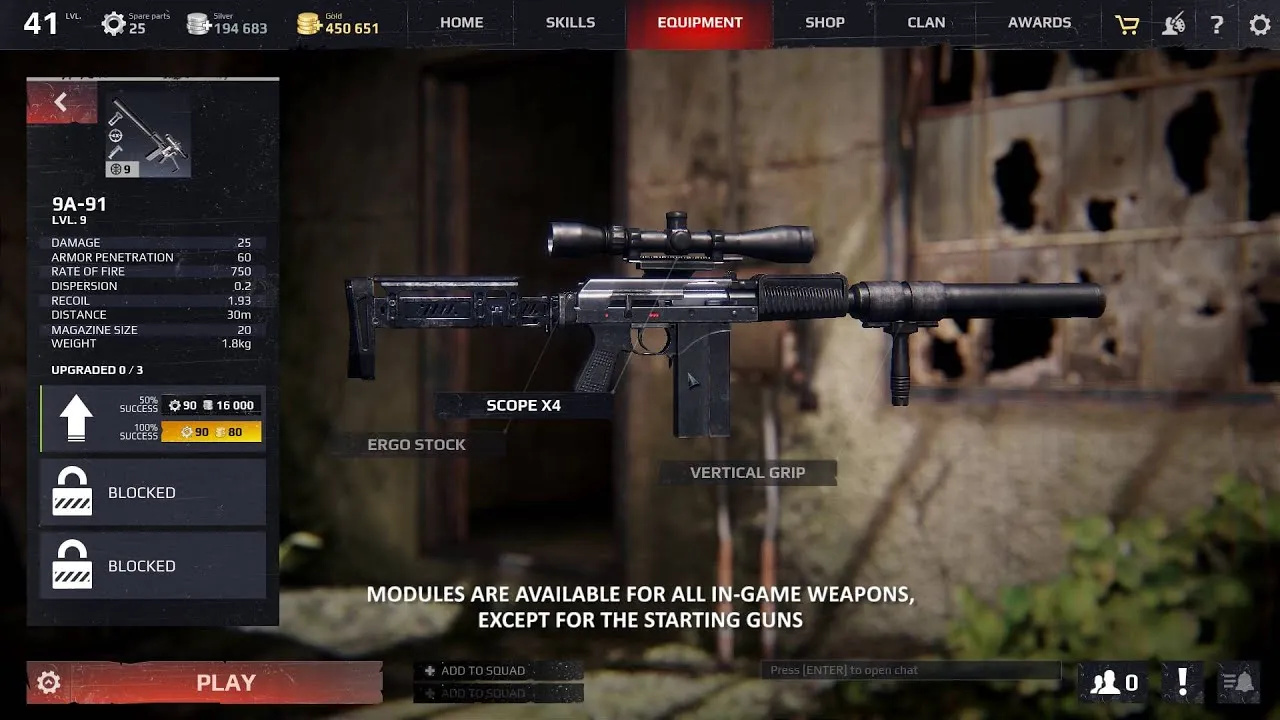
Task: Select the 100% success upgrade option
Action: 211,432
